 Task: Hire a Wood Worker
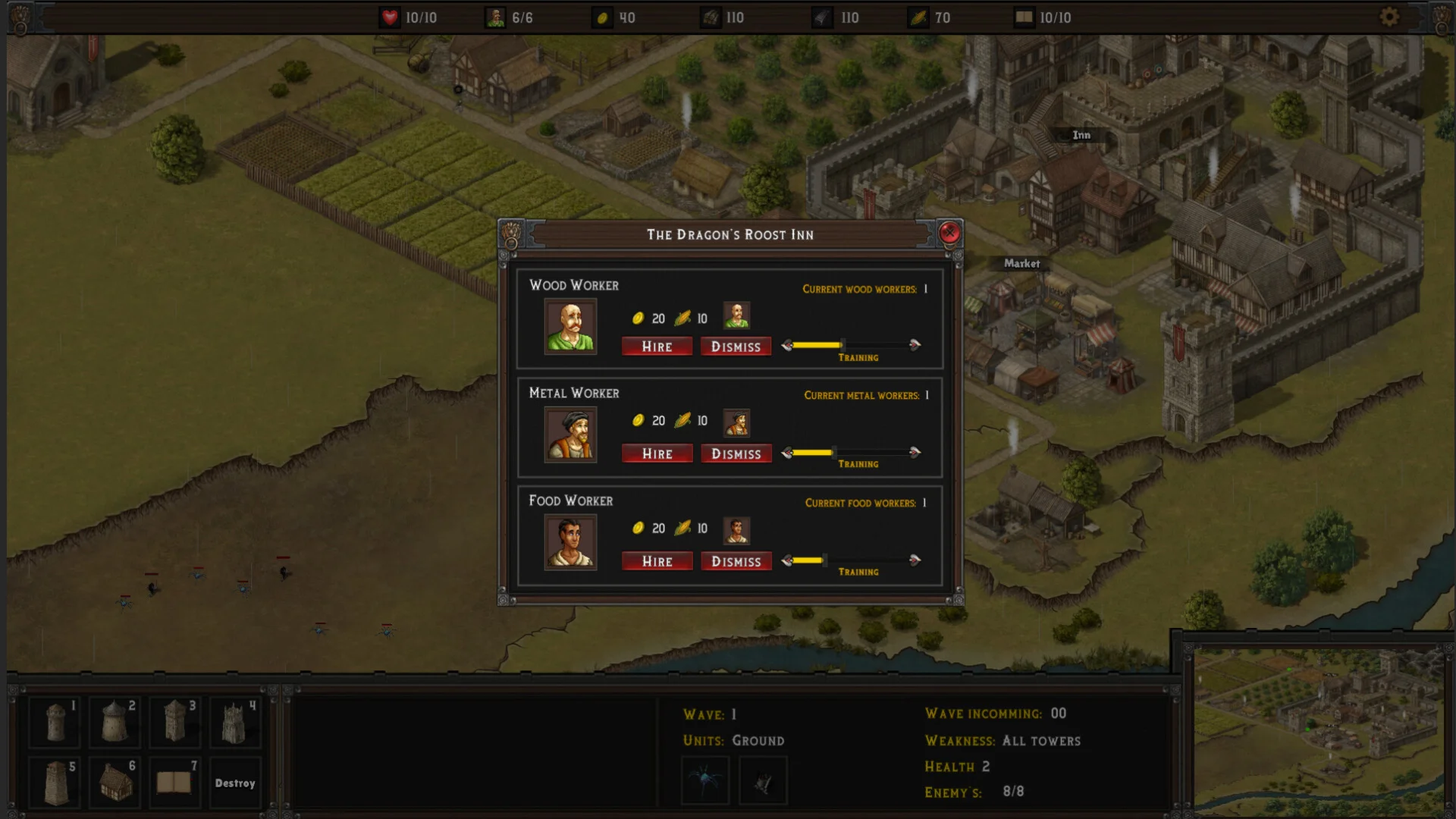(657, 347)
